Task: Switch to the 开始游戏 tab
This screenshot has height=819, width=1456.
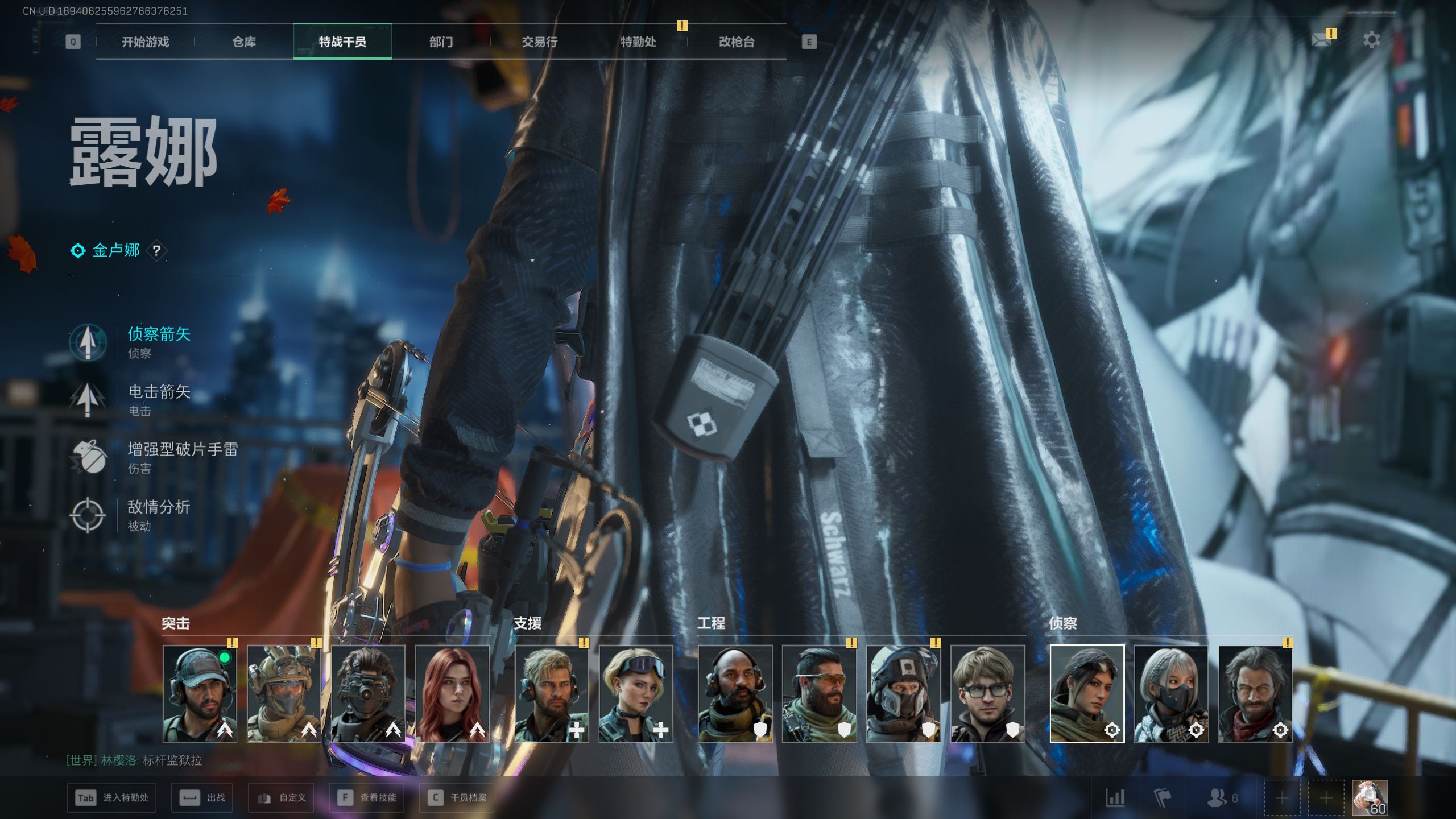Action: (x=145, y=42)
